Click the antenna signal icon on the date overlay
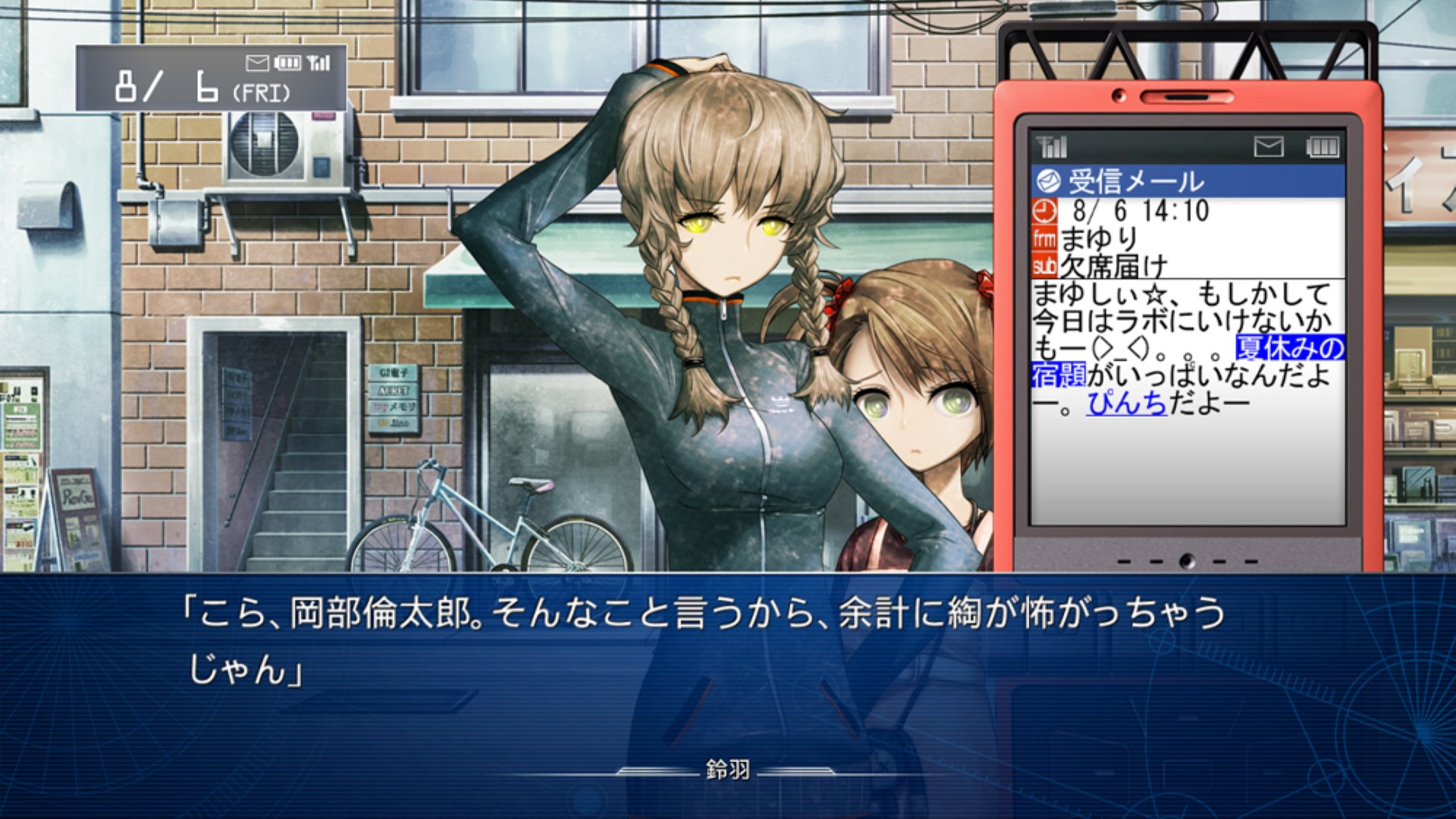1456x819 pixels. click(318, 62)
